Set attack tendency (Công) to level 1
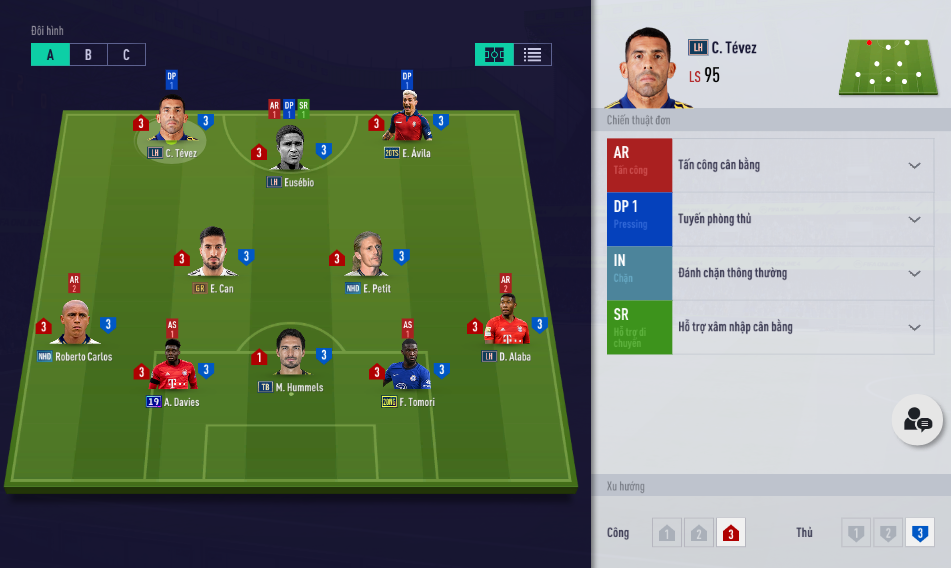The image size is (951, 568). [x=667, y=533]
